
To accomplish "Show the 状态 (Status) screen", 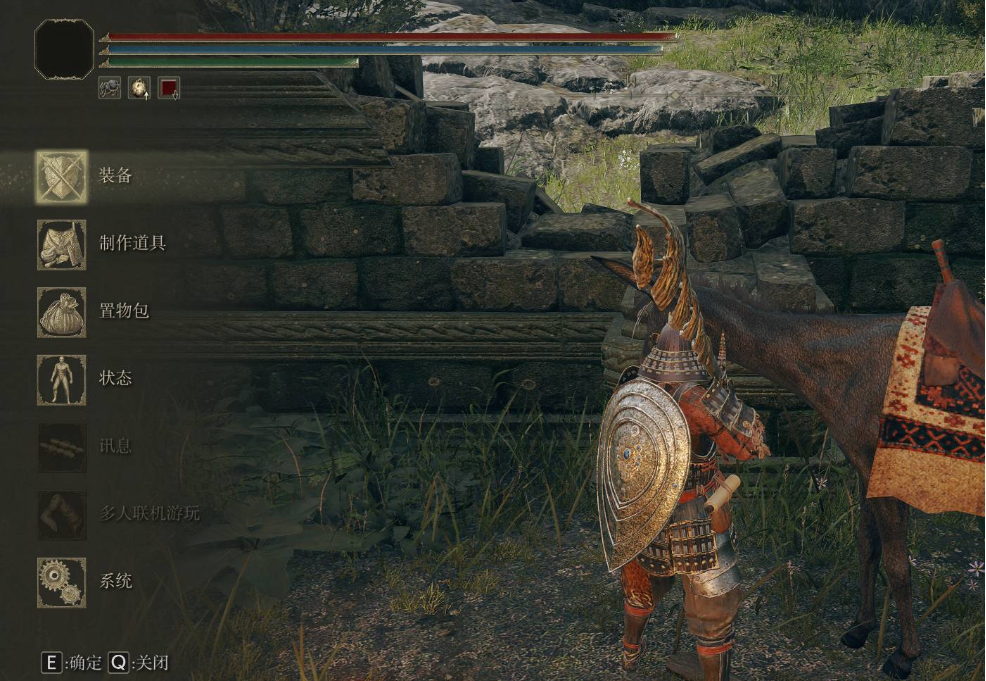I will [62, 379].
